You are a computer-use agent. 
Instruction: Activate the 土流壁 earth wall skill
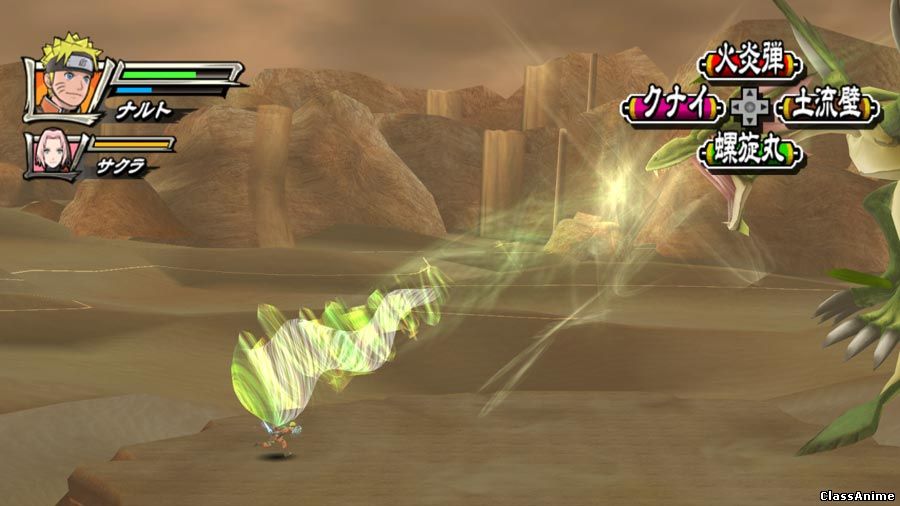pos(828,106)
